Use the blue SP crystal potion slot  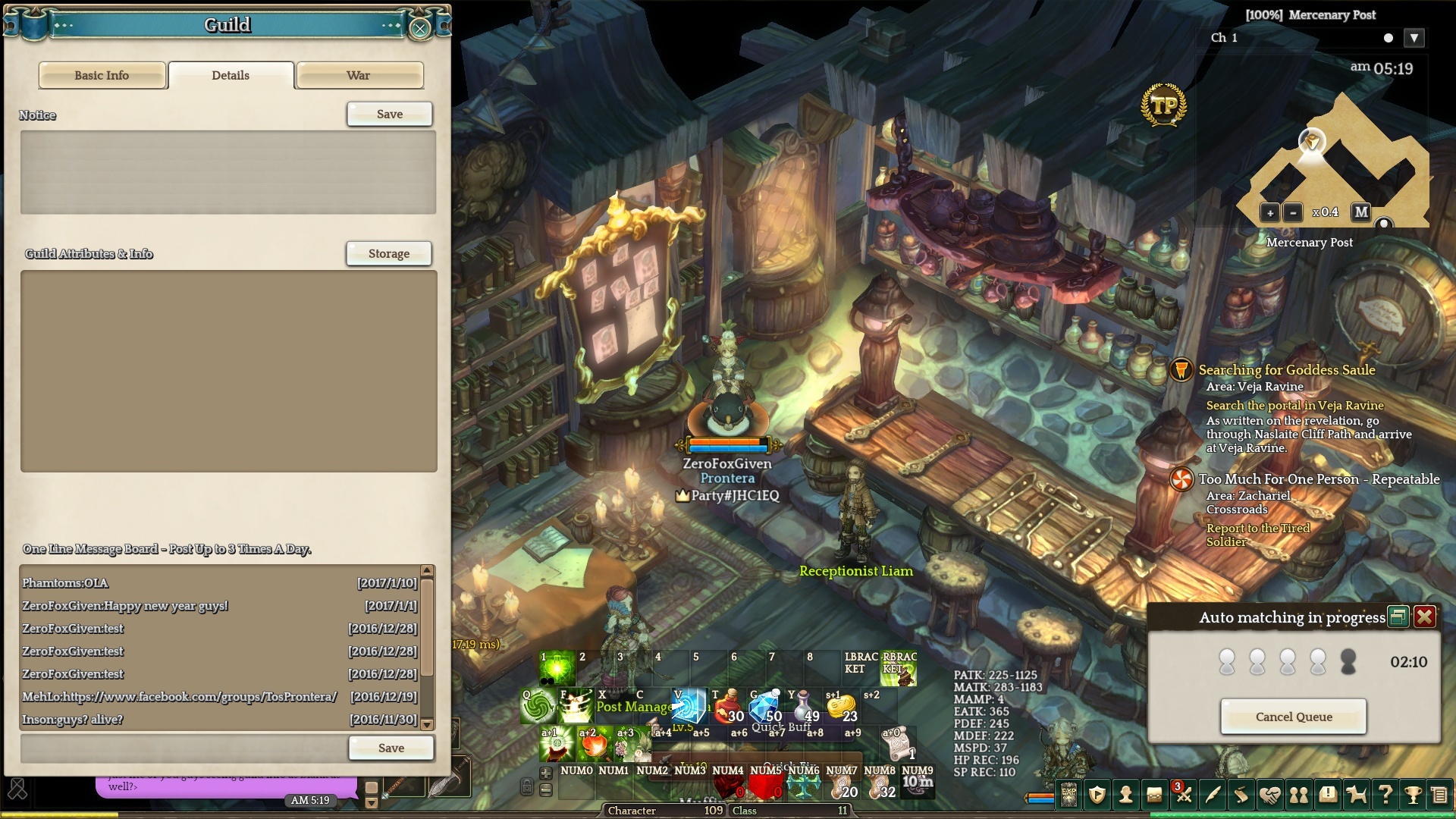click(766, 707)
